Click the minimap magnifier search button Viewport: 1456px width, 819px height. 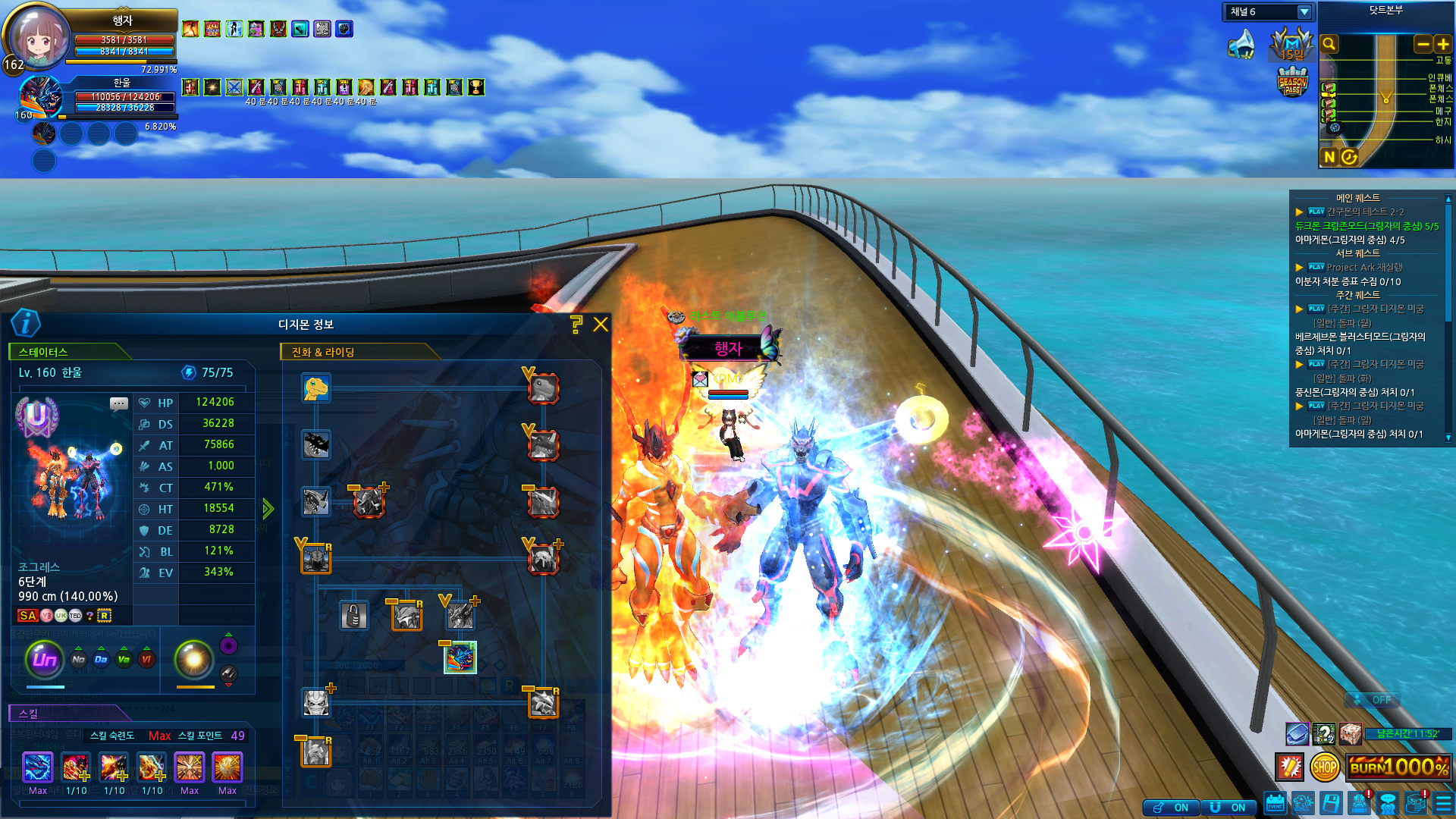point(1329,44)
